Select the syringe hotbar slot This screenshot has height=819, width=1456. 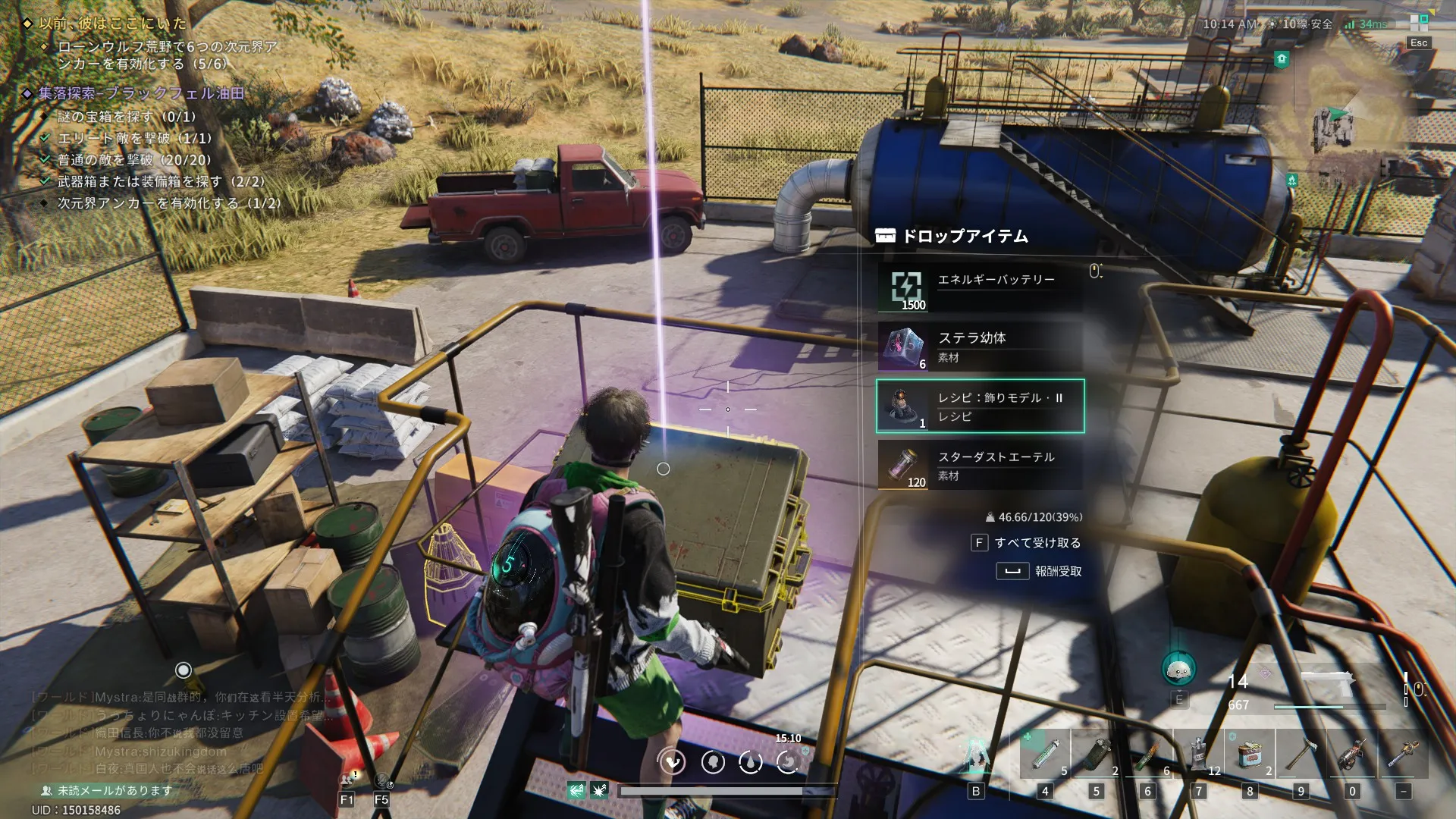point(1044,755)
